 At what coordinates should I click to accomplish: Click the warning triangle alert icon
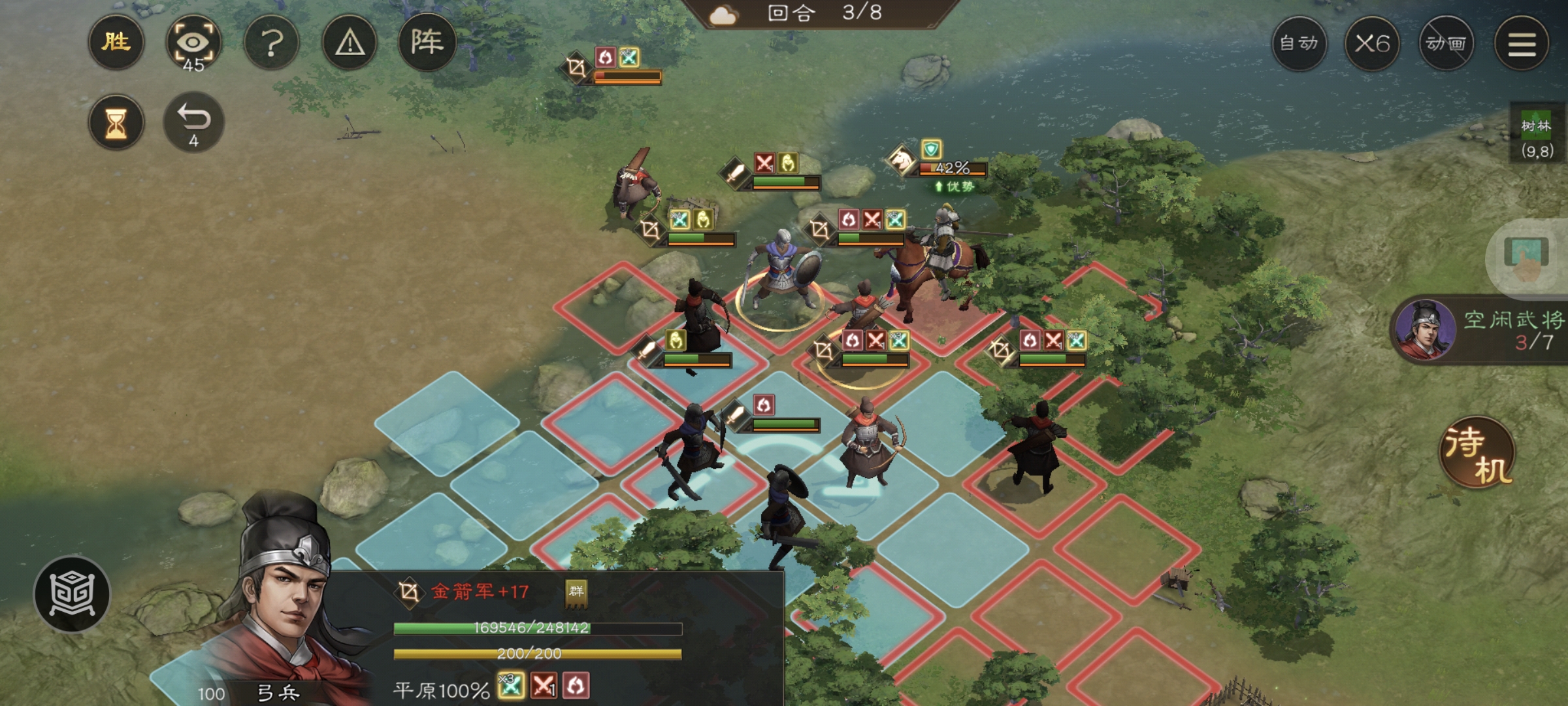pos(350,42)
